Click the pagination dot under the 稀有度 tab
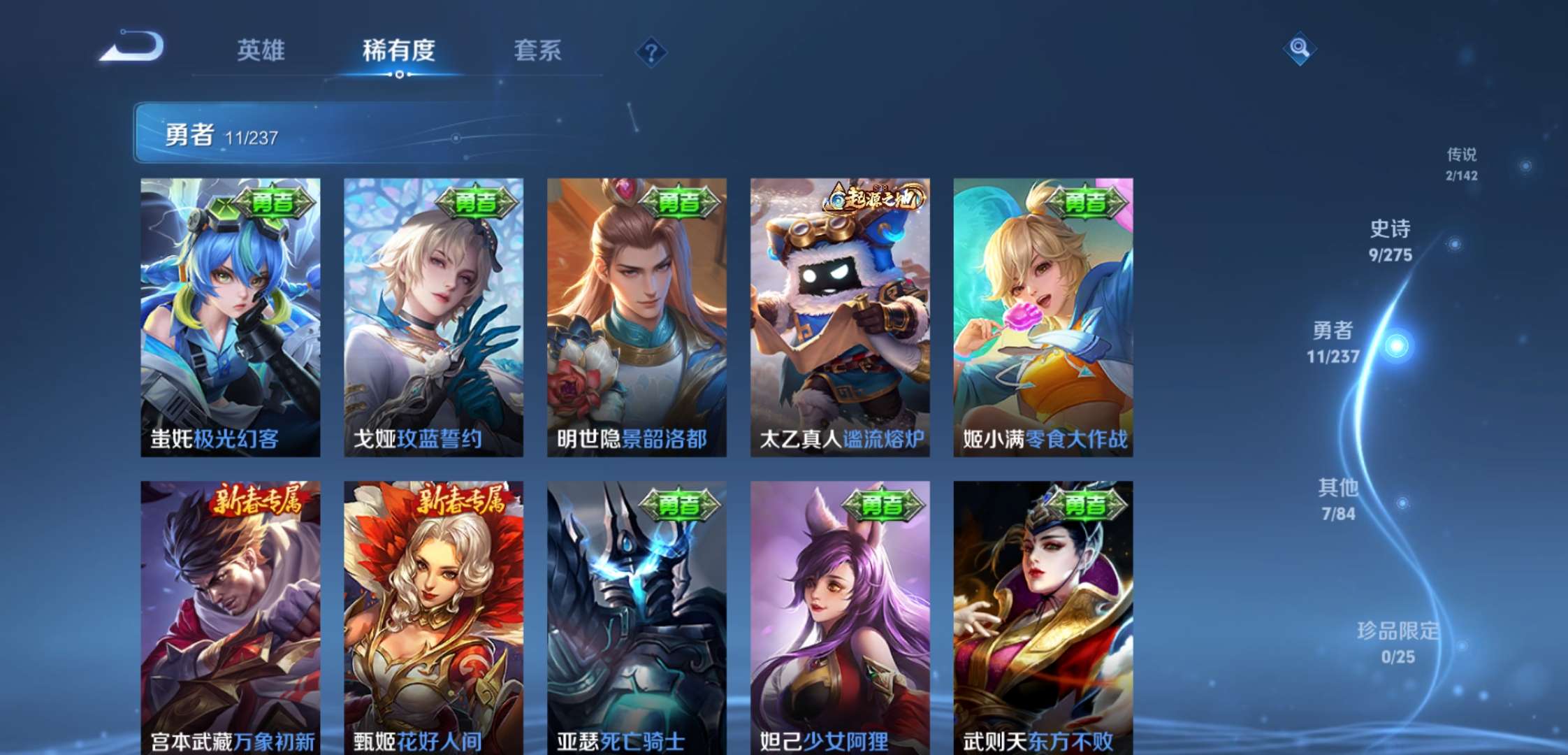 click(x=399, y=75)
